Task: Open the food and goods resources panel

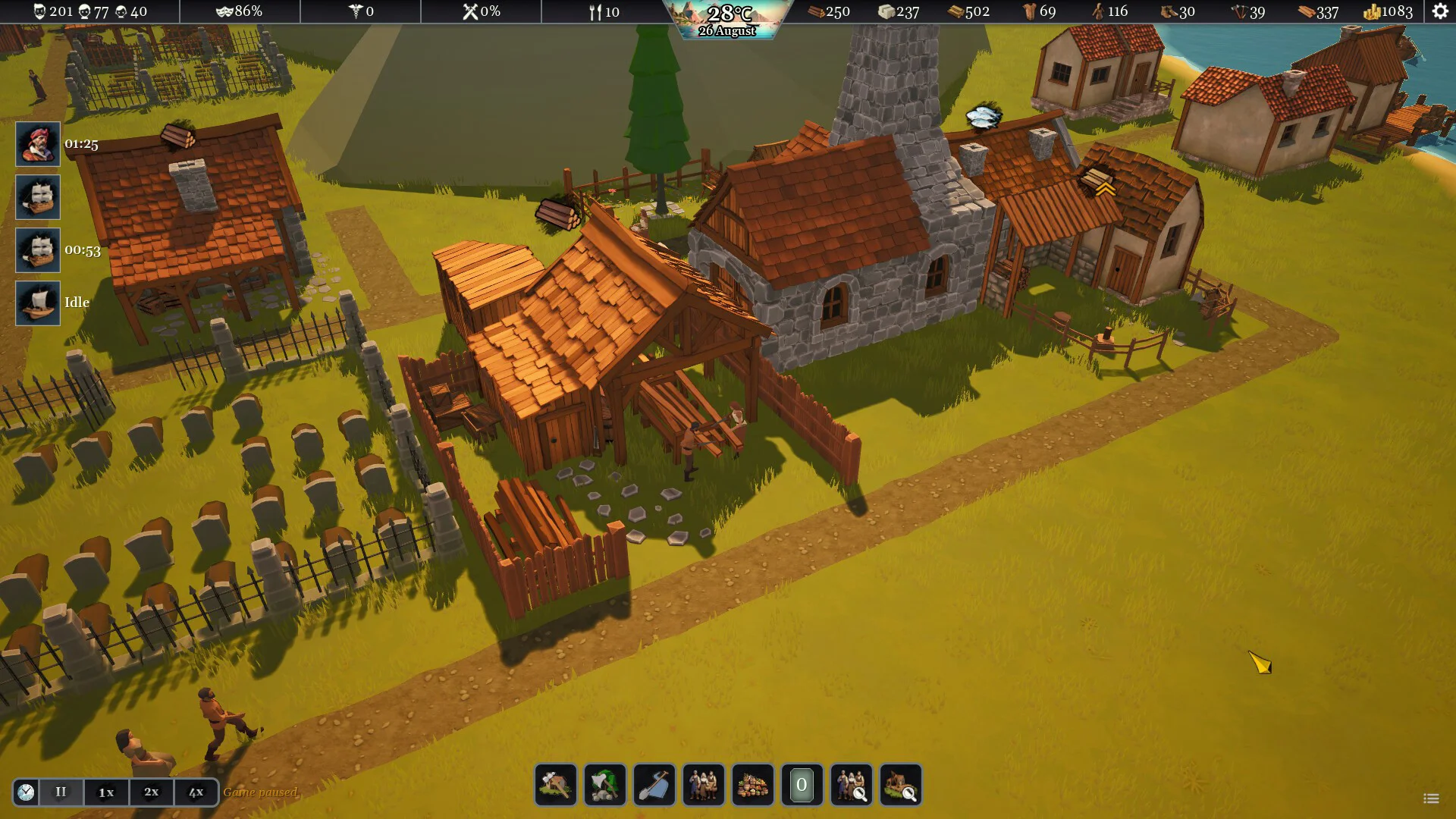Action: pyautogui.click(x=753, y=785)
